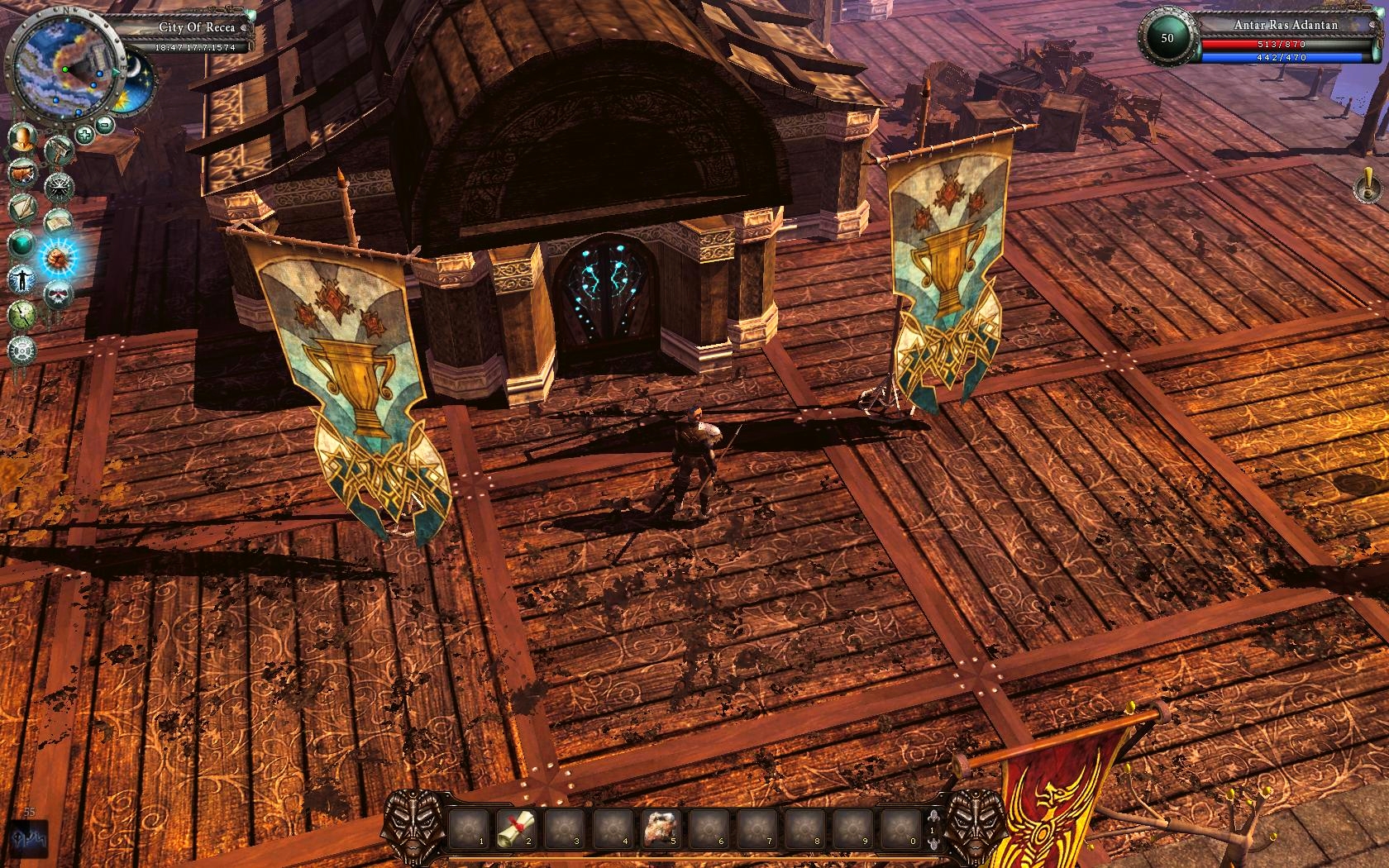Screen dimensions: 1389x868
Task: Switch hotbar page with the upper arrow
Action: [x=933, y=815]
